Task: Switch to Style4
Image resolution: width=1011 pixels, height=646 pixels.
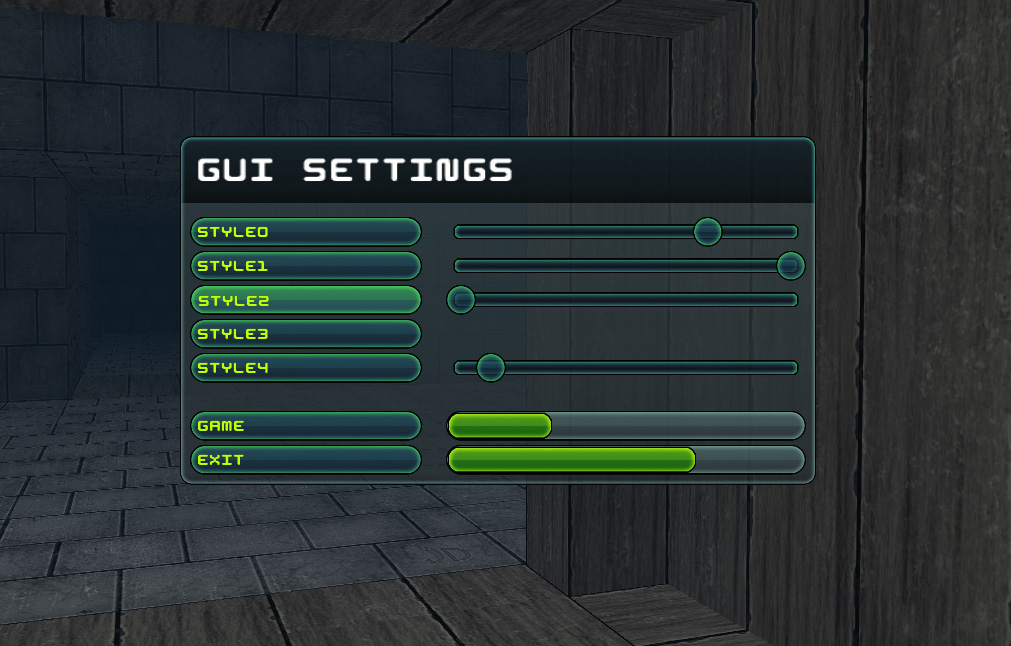Action: (305, 368)
